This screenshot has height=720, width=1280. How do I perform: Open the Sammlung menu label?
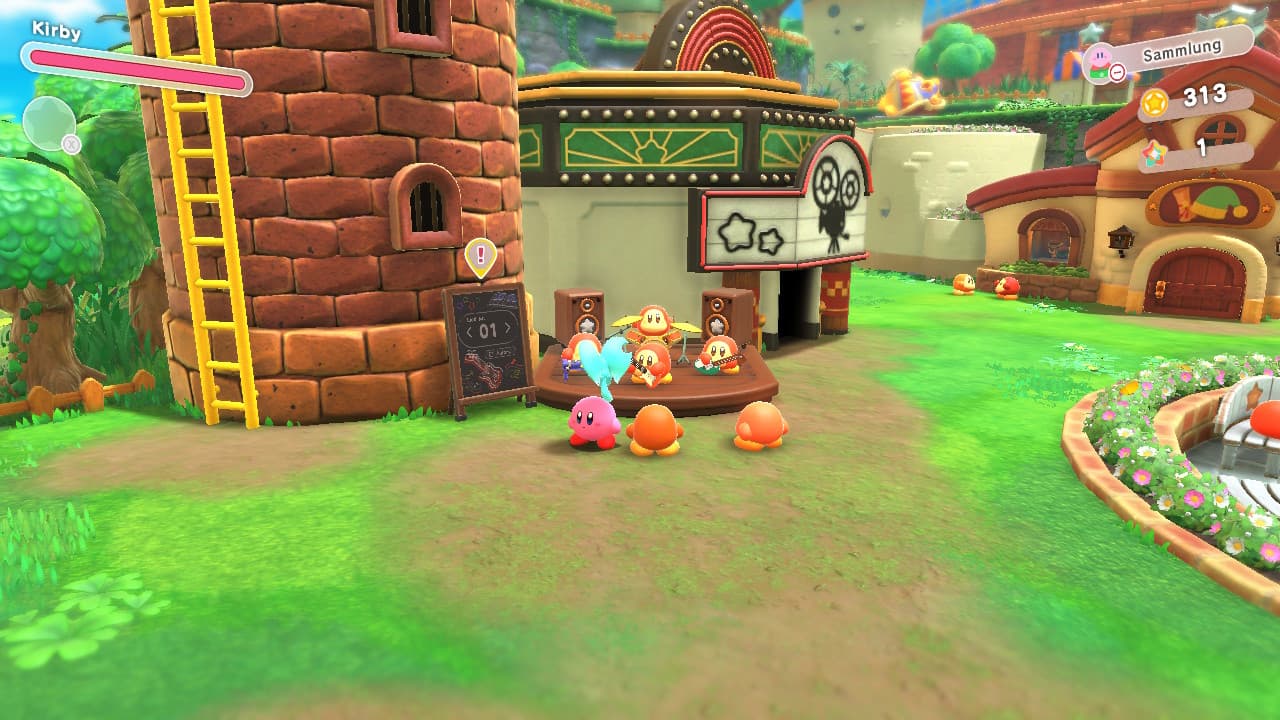(x=1183, y=50)
